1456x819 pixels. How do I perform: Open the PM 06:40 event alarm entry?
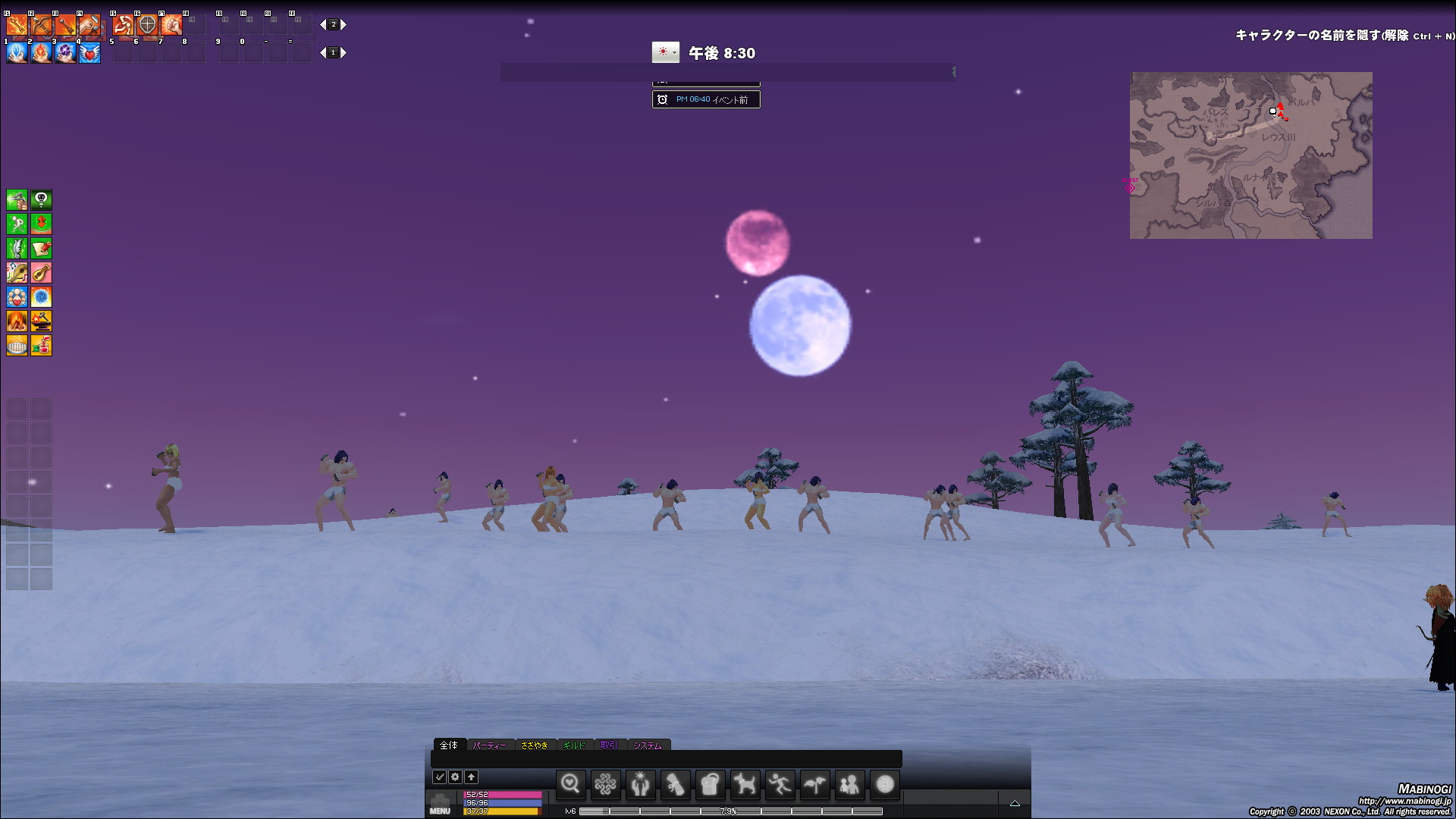(706, 99)
